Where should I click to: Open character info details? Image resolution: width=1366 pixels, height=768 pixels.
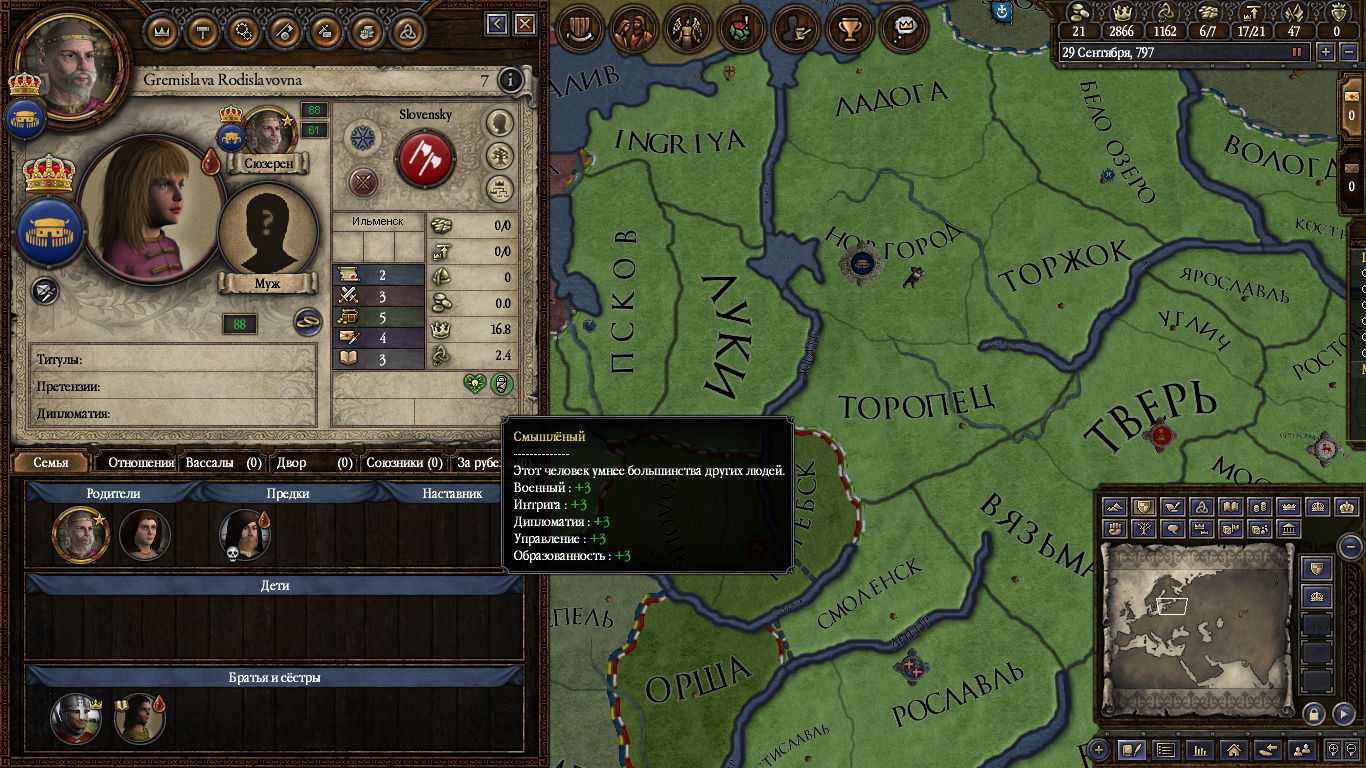[x=511, y=80]
